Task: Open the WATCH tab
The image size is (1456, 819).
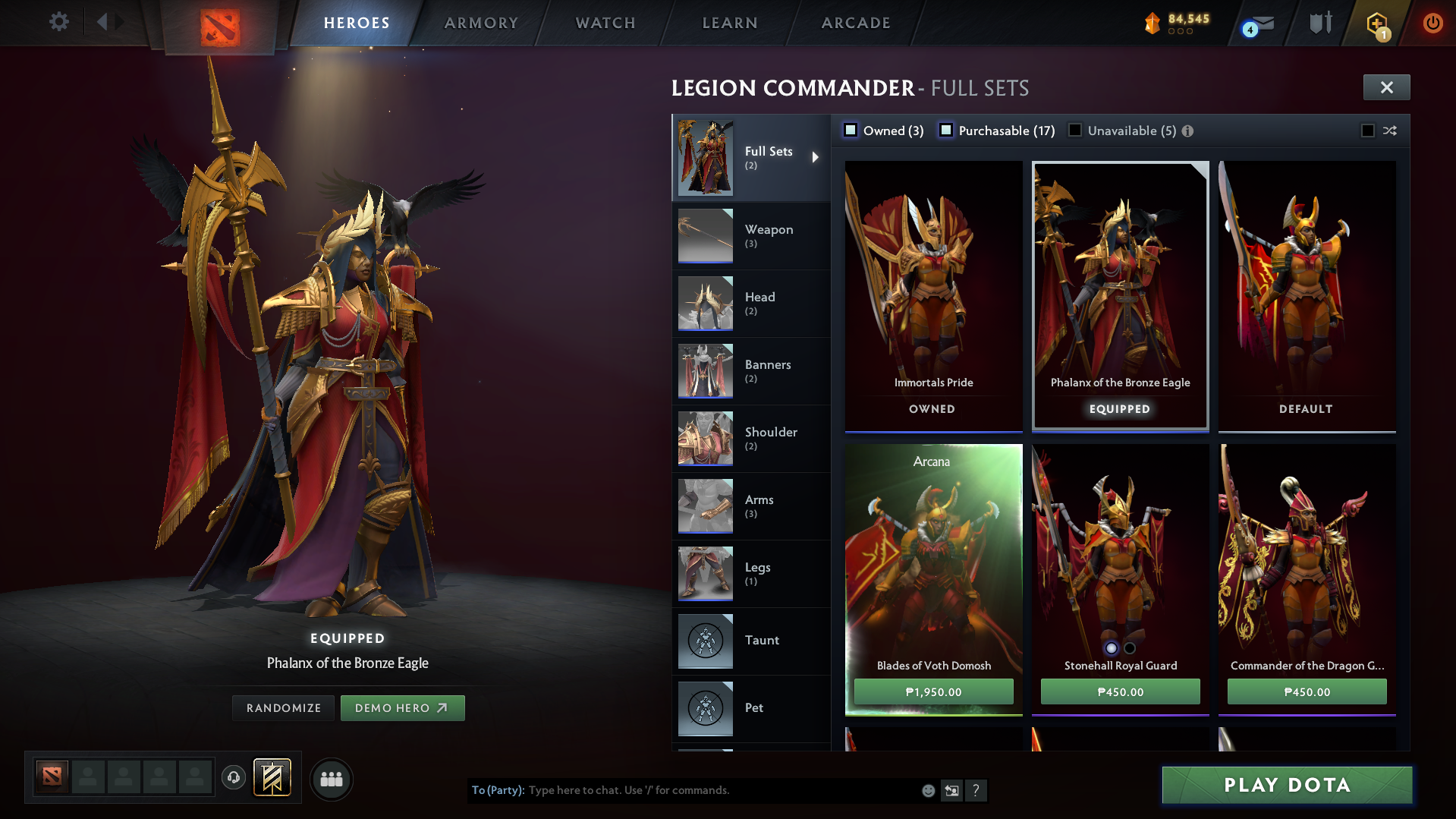Action: [605, 23]
